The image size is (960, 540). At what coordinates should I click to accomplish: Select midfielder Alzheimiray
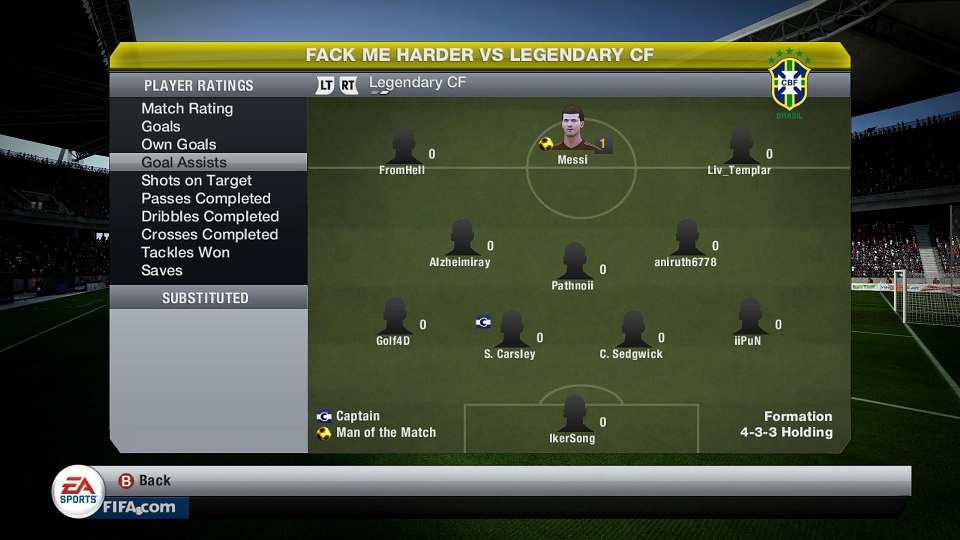tap(461, 240)
